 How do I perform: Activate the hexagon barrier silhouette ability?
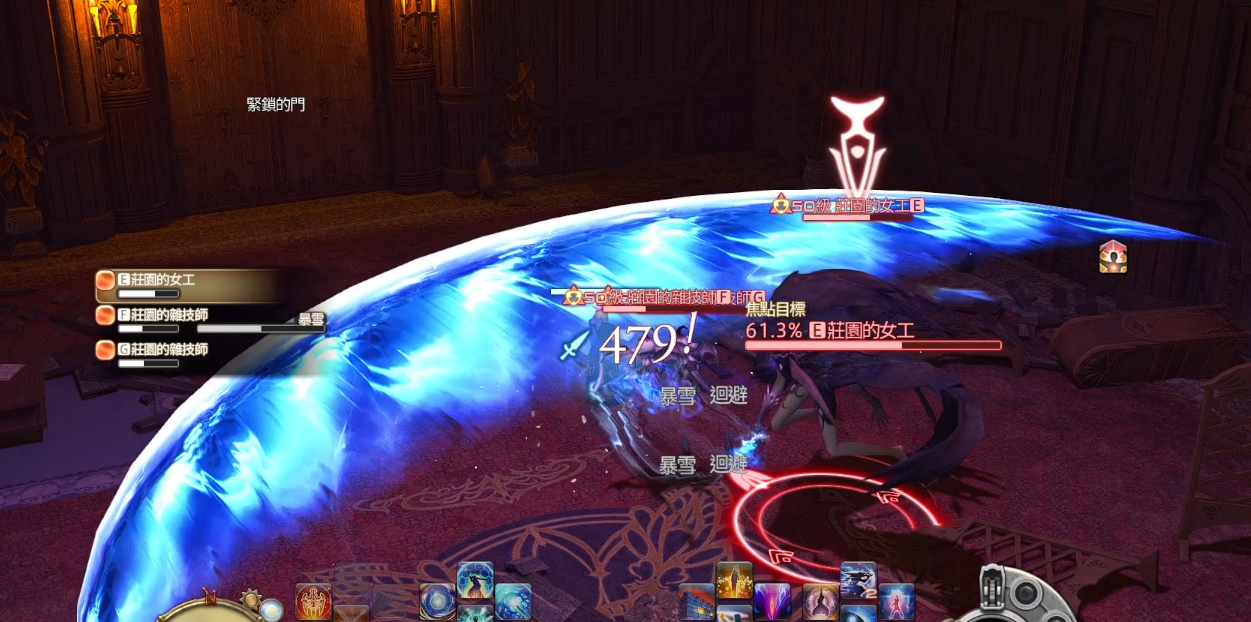[475, 582]
